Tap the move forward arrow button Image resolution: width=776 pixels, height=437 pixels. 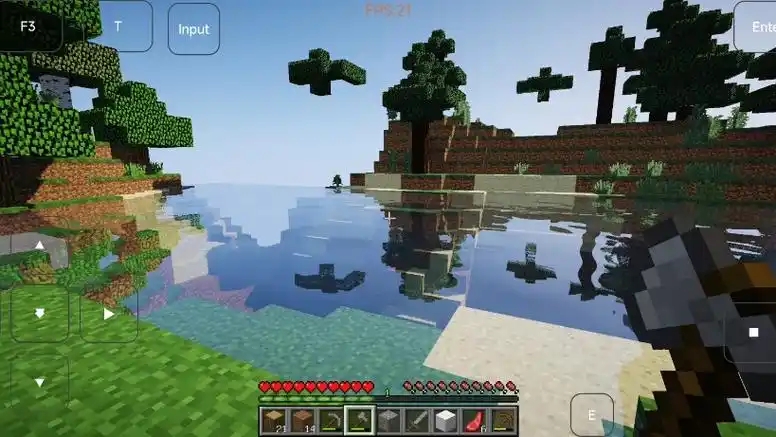coord(39,246)
